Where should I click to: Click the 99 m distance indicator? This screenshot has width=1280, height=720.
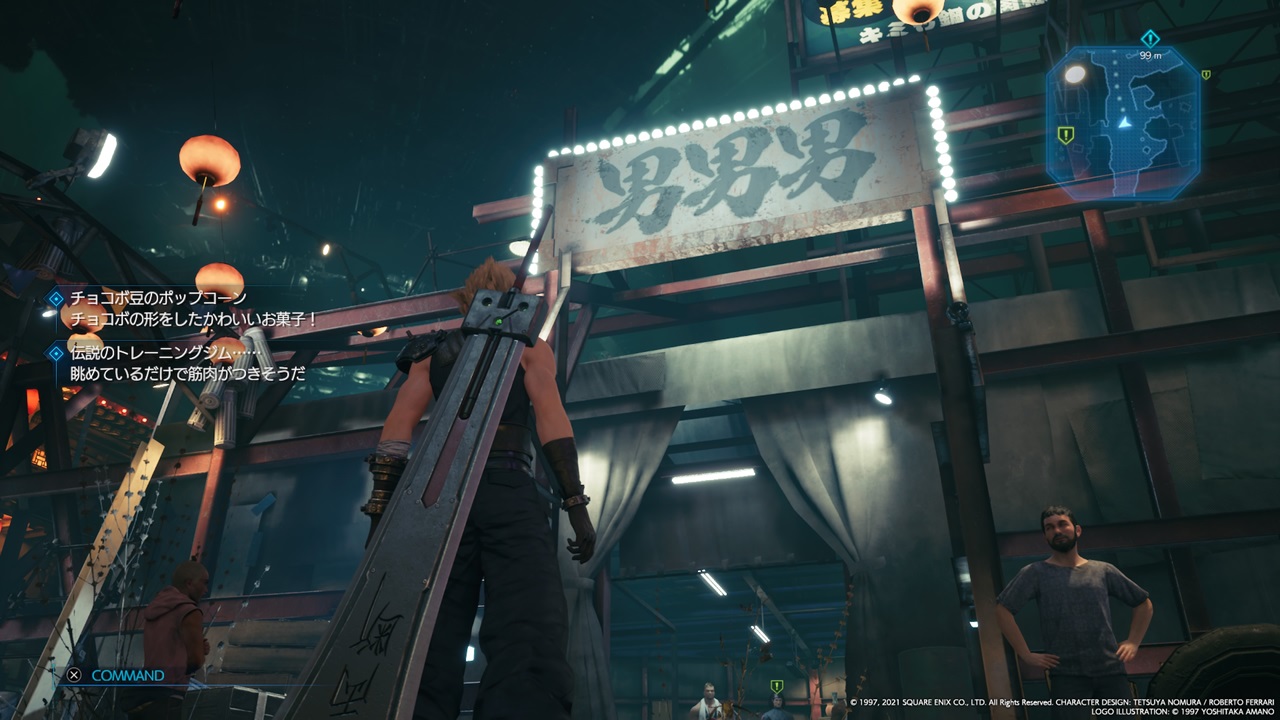click(x=1150, y=55)
